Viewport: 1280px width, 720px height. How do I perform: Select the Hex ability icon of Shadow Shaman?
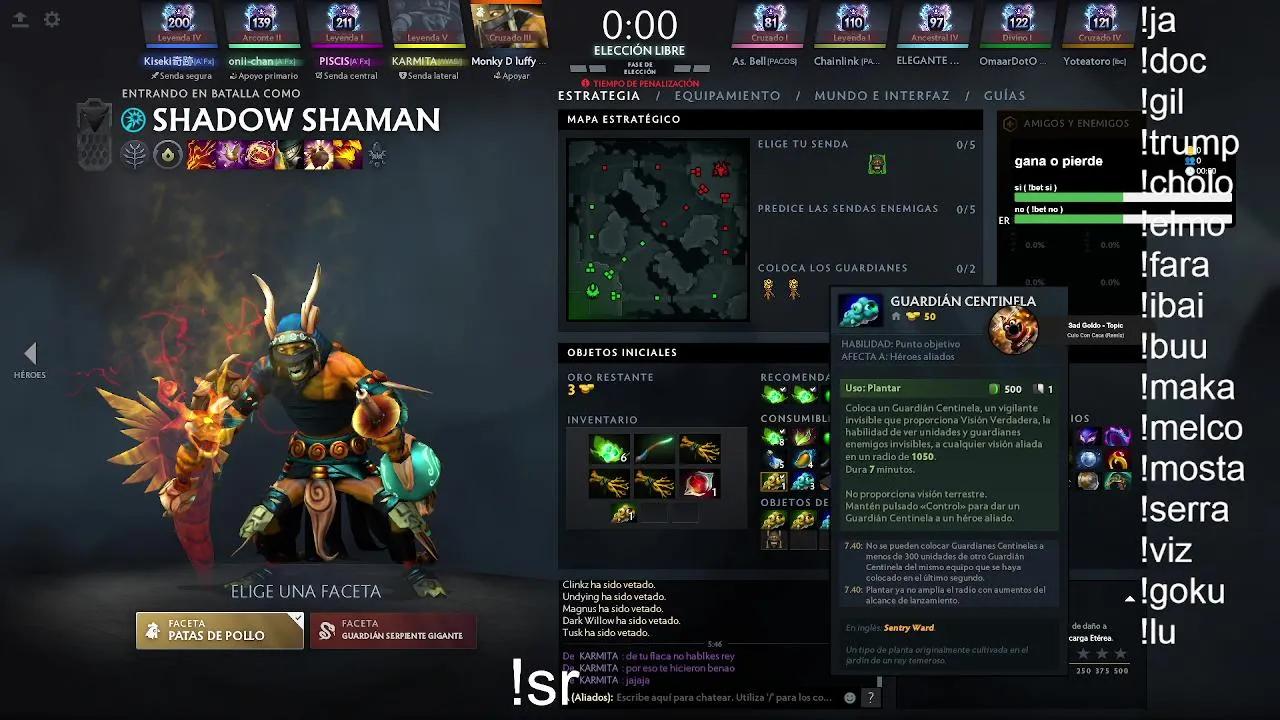(x=230, y=155)
